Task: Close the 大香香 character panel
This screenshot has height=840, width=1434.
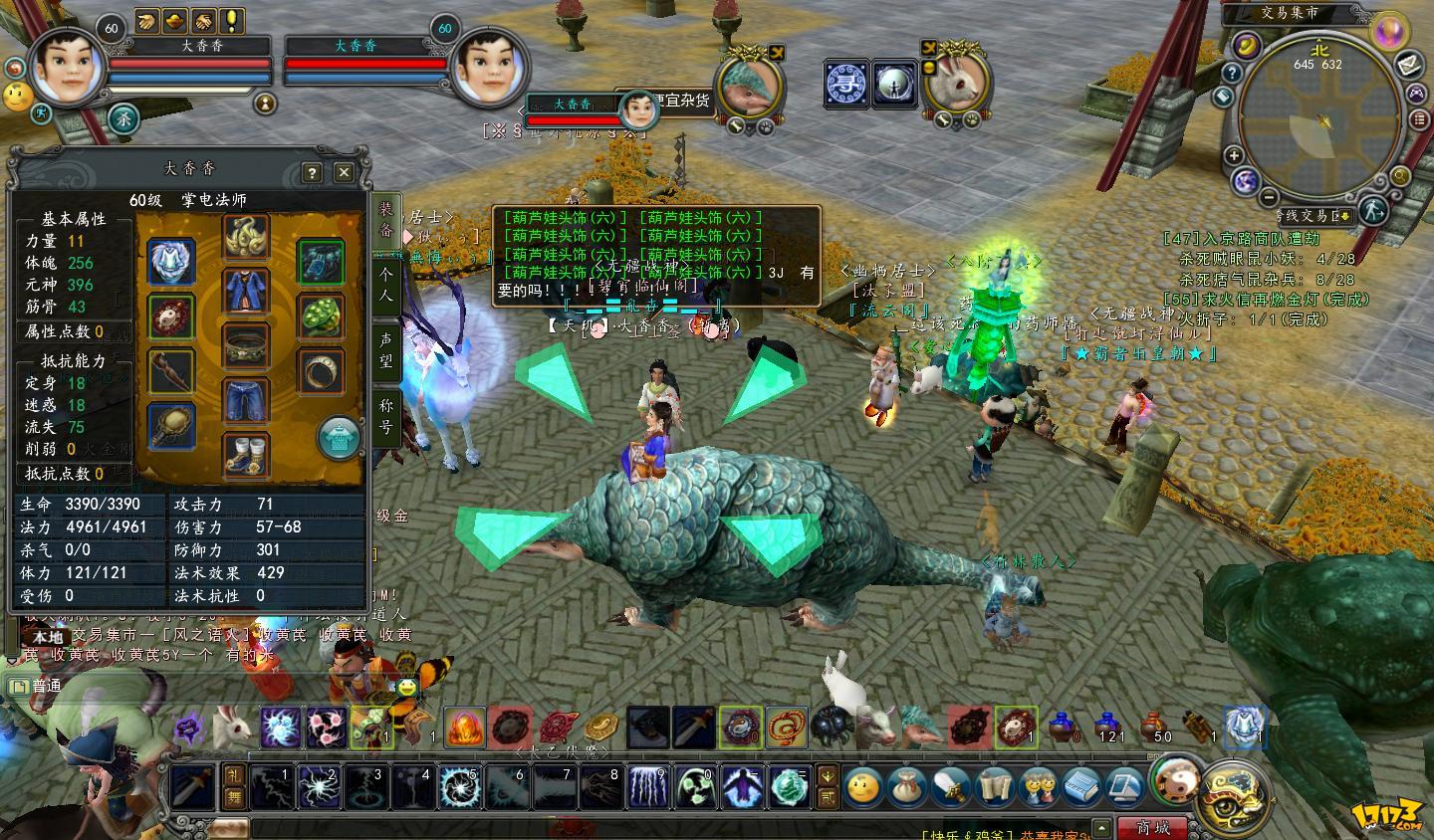Action: [344, 172]
